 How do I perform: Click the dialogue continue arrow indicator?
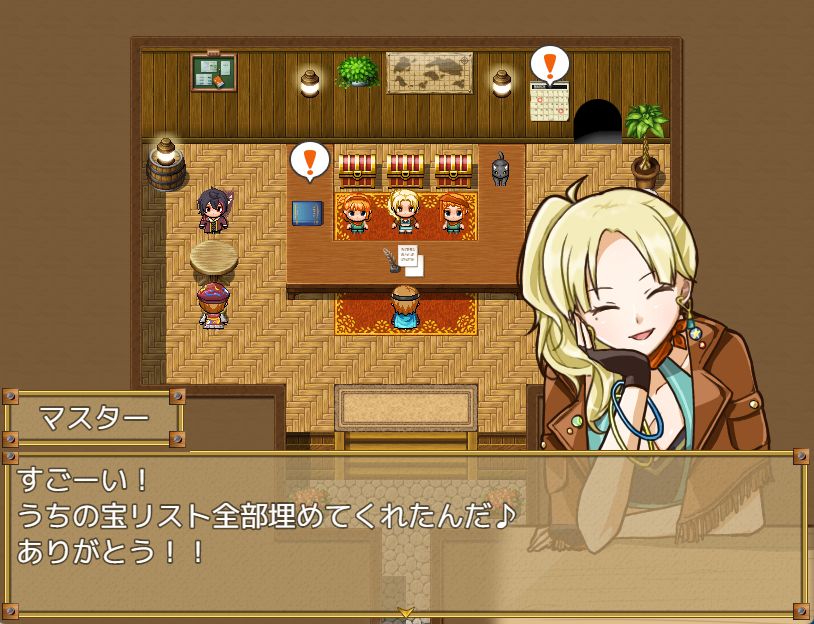point(406,612)
